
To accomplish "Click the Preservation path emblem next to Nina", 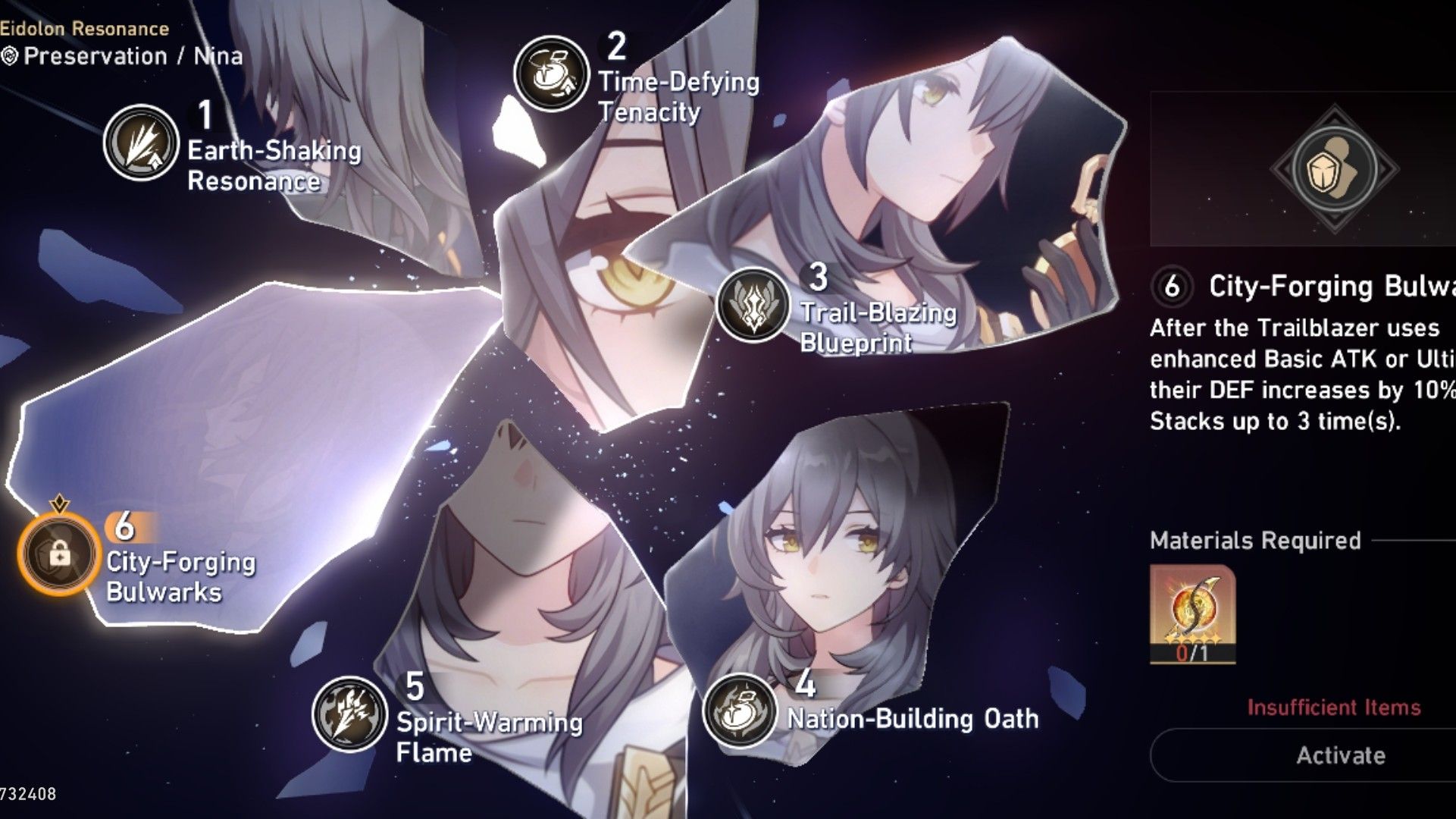I will (10, 56).
